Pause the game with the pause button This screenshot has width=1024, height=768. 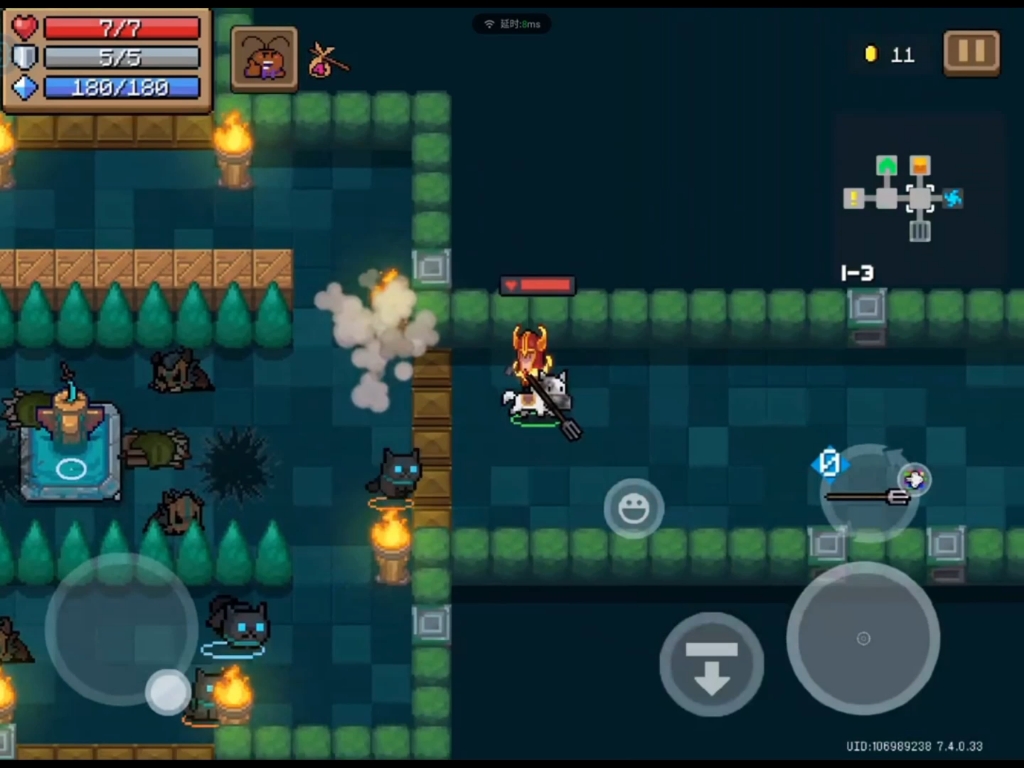point(971,52)
